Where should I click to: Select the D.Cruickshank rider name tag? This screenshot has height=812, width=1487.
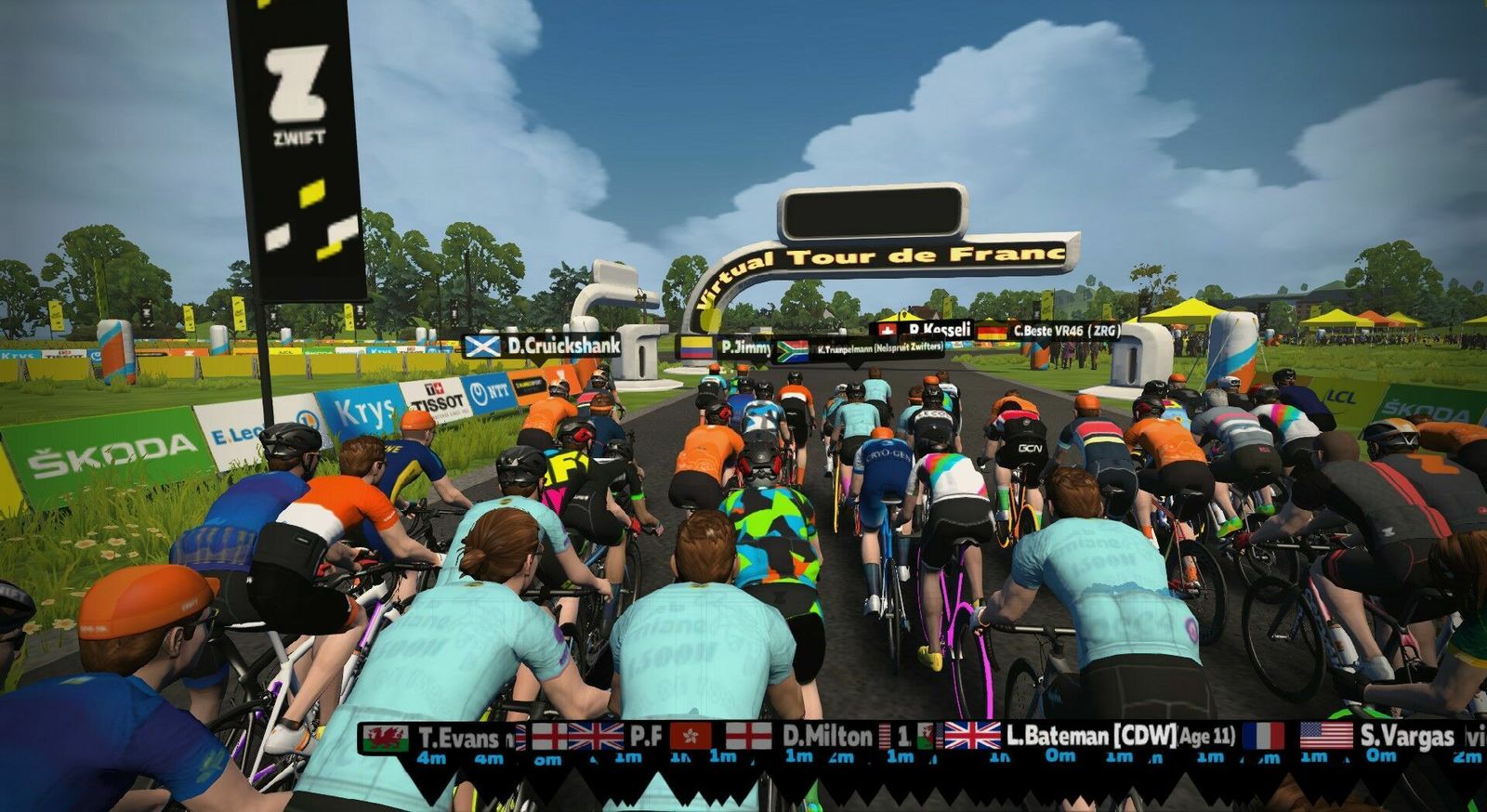coord(542,346)
